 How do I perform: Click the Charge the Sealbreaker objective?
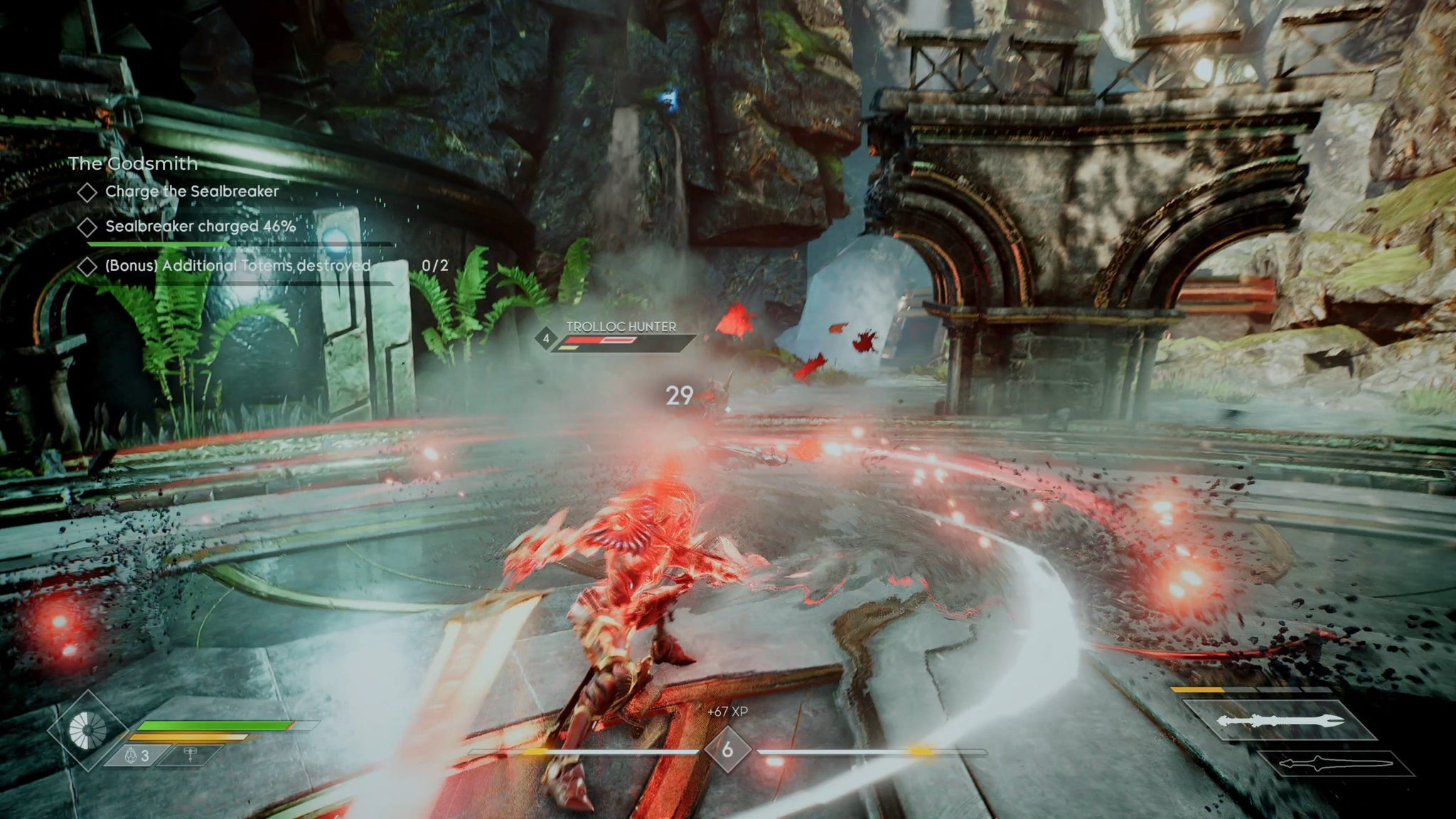(191, 191)
